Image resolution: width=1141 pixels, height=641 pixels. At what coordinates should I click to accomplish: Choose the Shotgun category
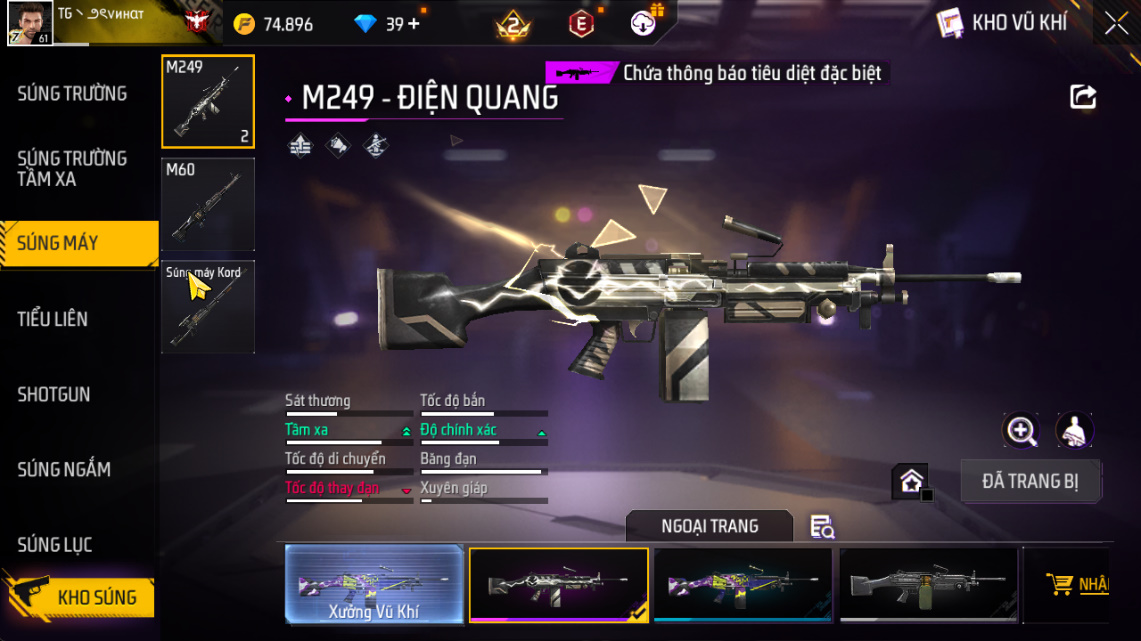pyautogui.click(x=54, y=394)
